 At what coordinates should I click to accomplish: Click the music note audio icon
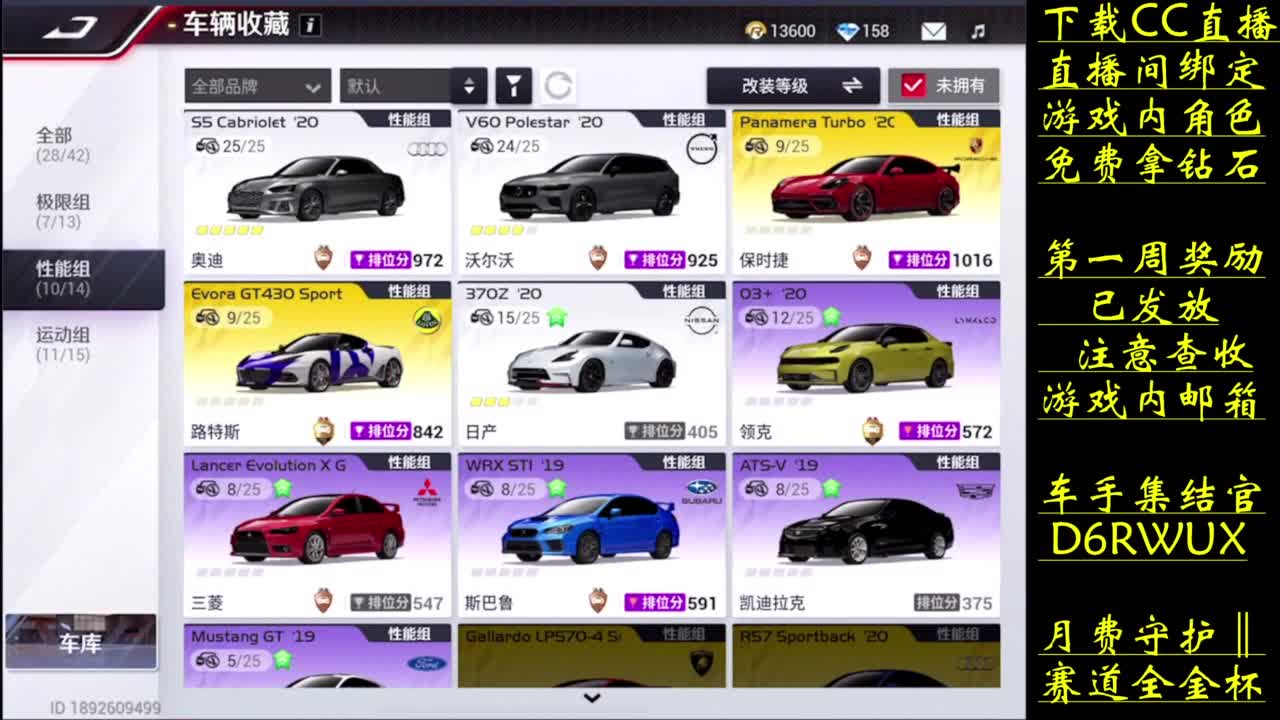click(977, 30)
